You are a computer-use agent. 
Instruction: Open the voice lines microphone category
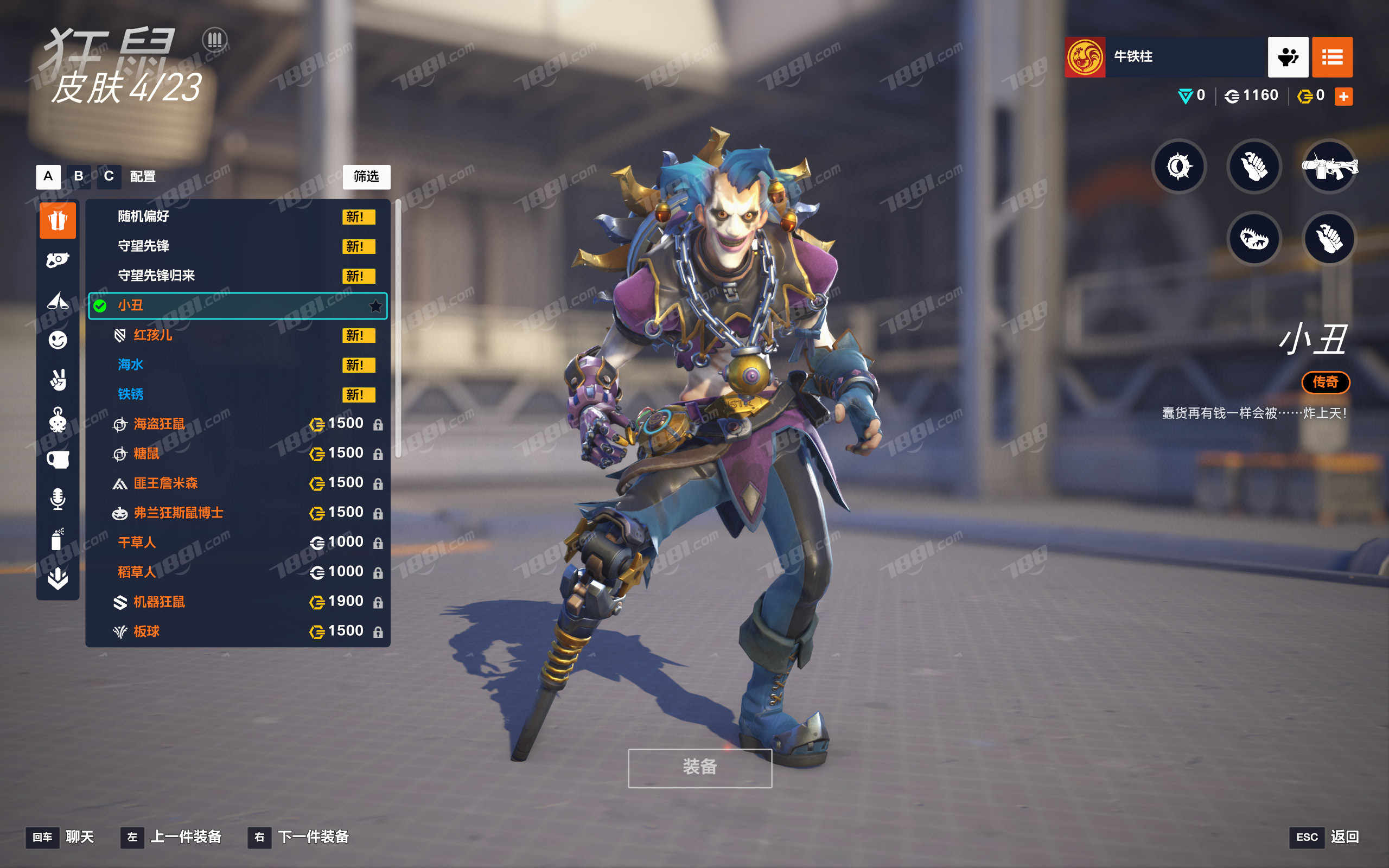(x=58, y=499)
